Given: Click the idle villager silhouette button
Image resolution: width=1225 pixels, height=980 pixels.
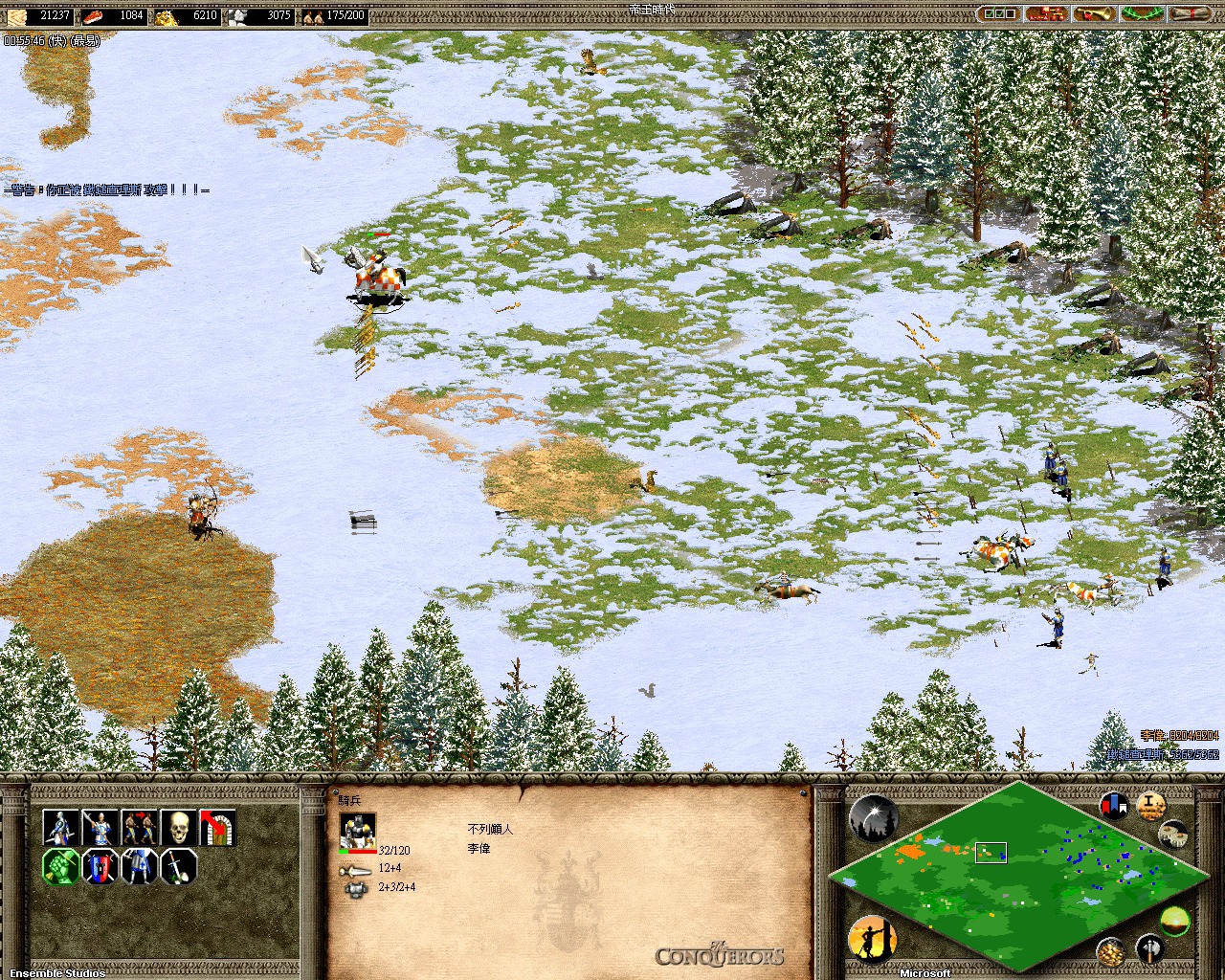Looking at the screenshot, I should pyautogui.click(x=871, y=939).
